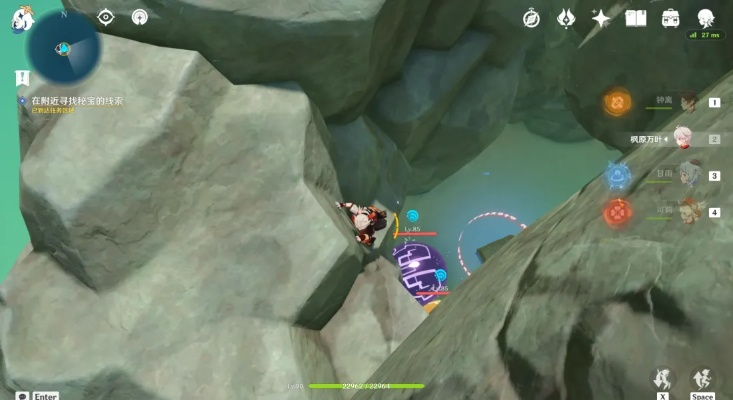Open the exclamation quest menu icon

click(22, 77)
